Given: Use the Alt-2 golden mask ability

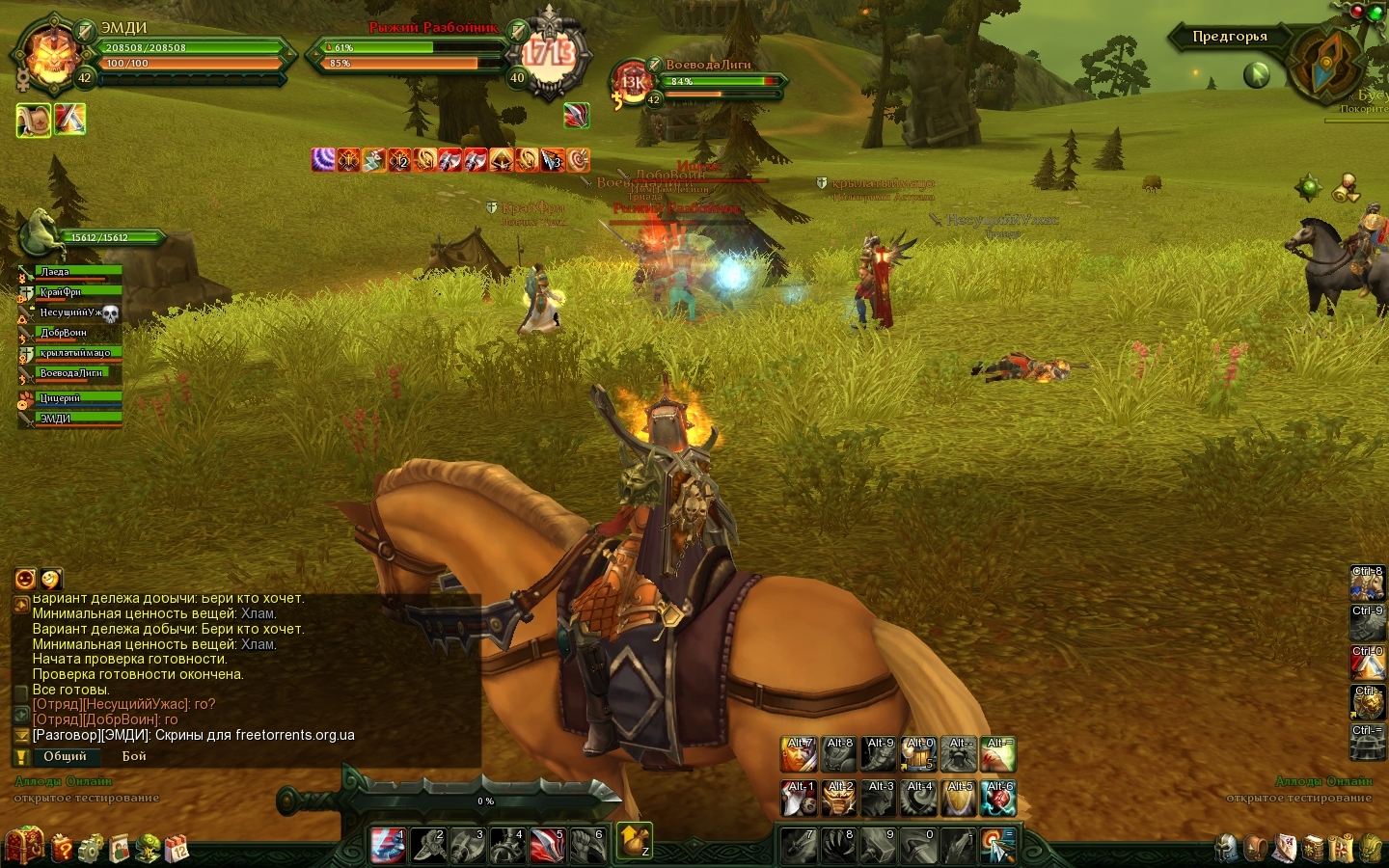Looking at the screenshot, I should [x=839, y=798].
